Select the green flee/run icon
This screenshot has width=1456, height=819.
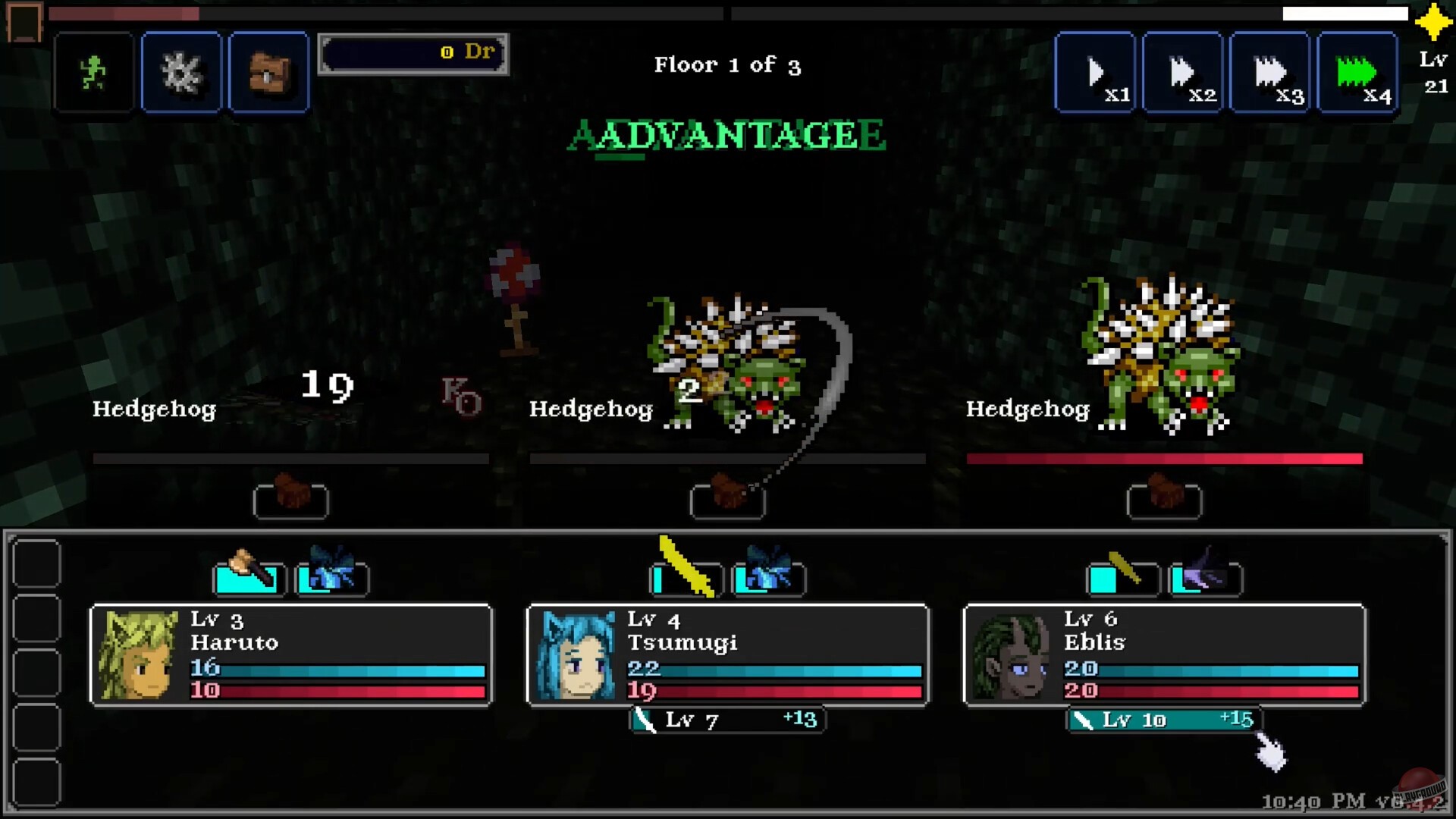93,72
